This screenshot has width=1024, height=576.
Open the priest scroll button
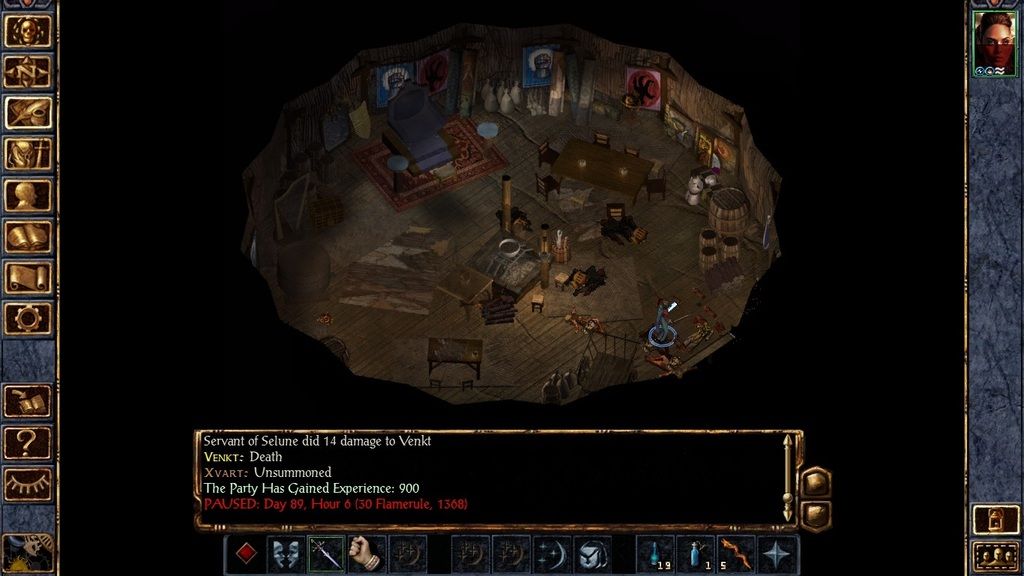[x=27, y=277]
